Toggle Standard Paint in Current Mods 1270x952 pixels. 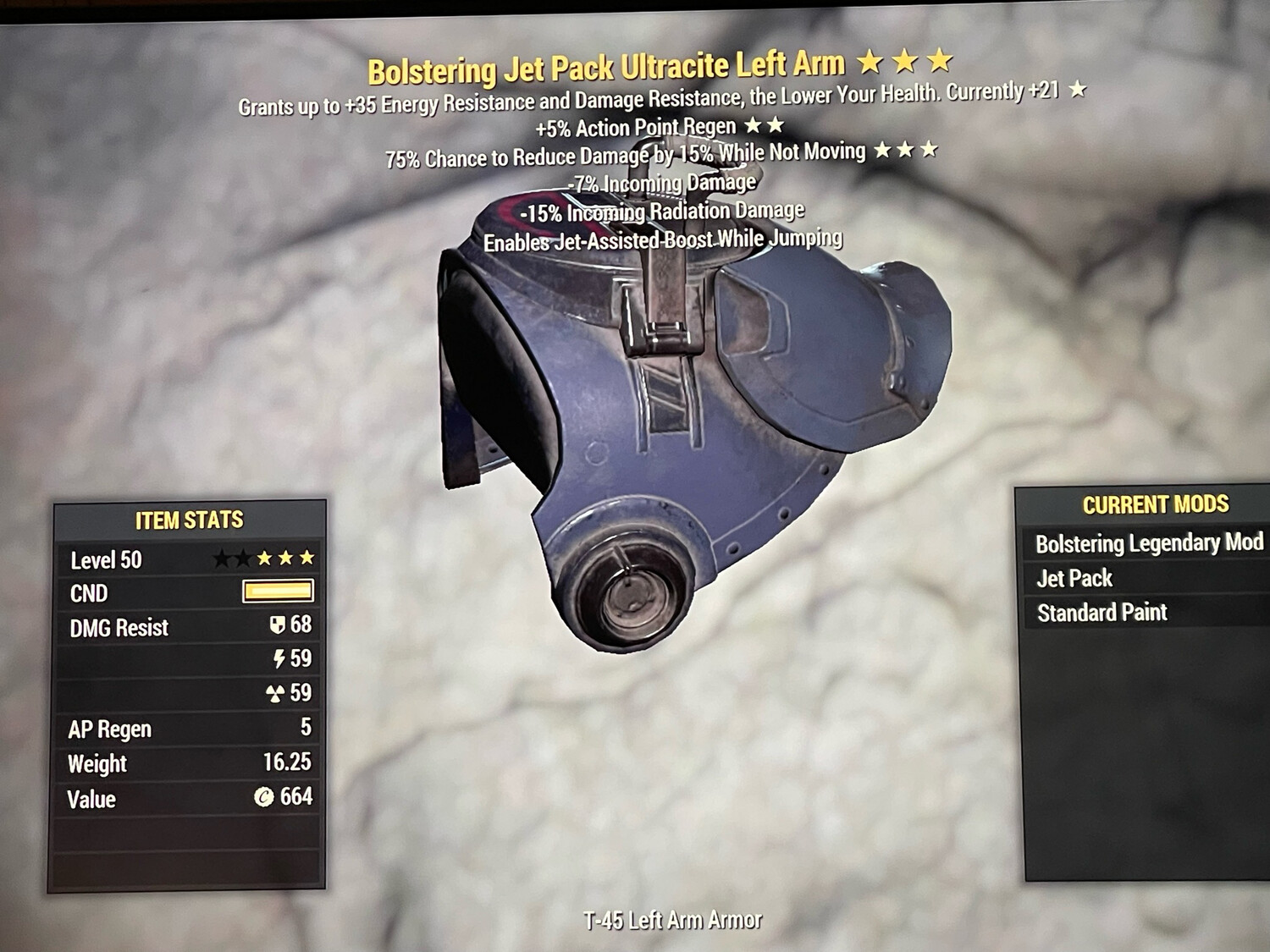coord(1102,612)
